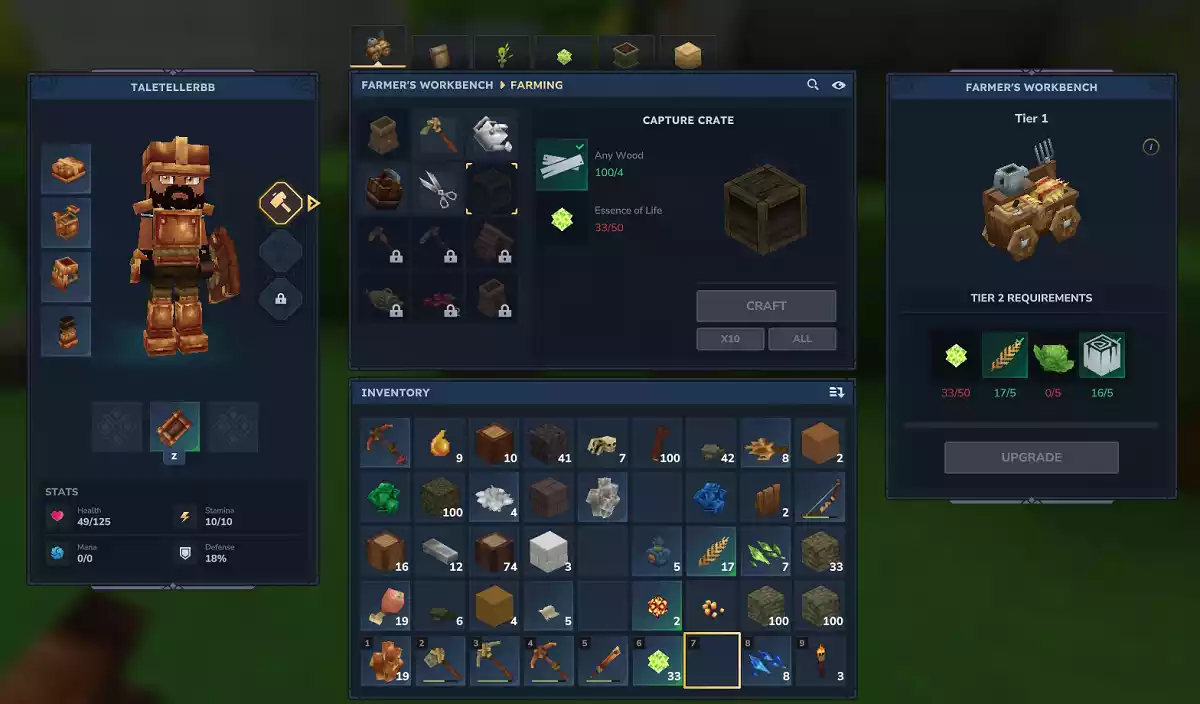Select the bow in the inventory
This screenshot has height=704, width=1200.
tap(820, 497)
